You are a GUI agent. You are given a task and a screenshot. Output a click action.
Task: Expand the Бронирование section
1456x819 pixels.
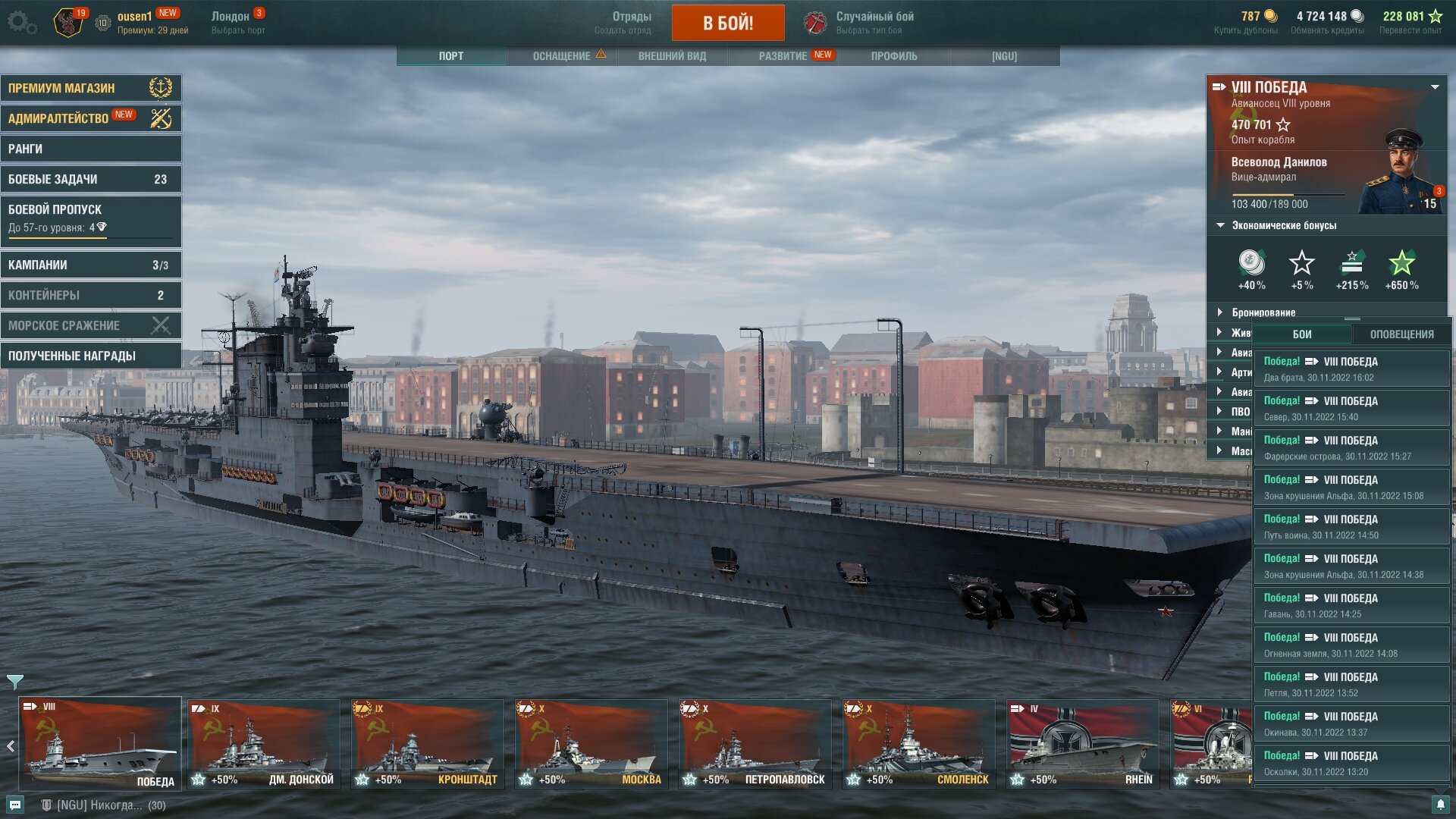click(x=1263, y=312)
